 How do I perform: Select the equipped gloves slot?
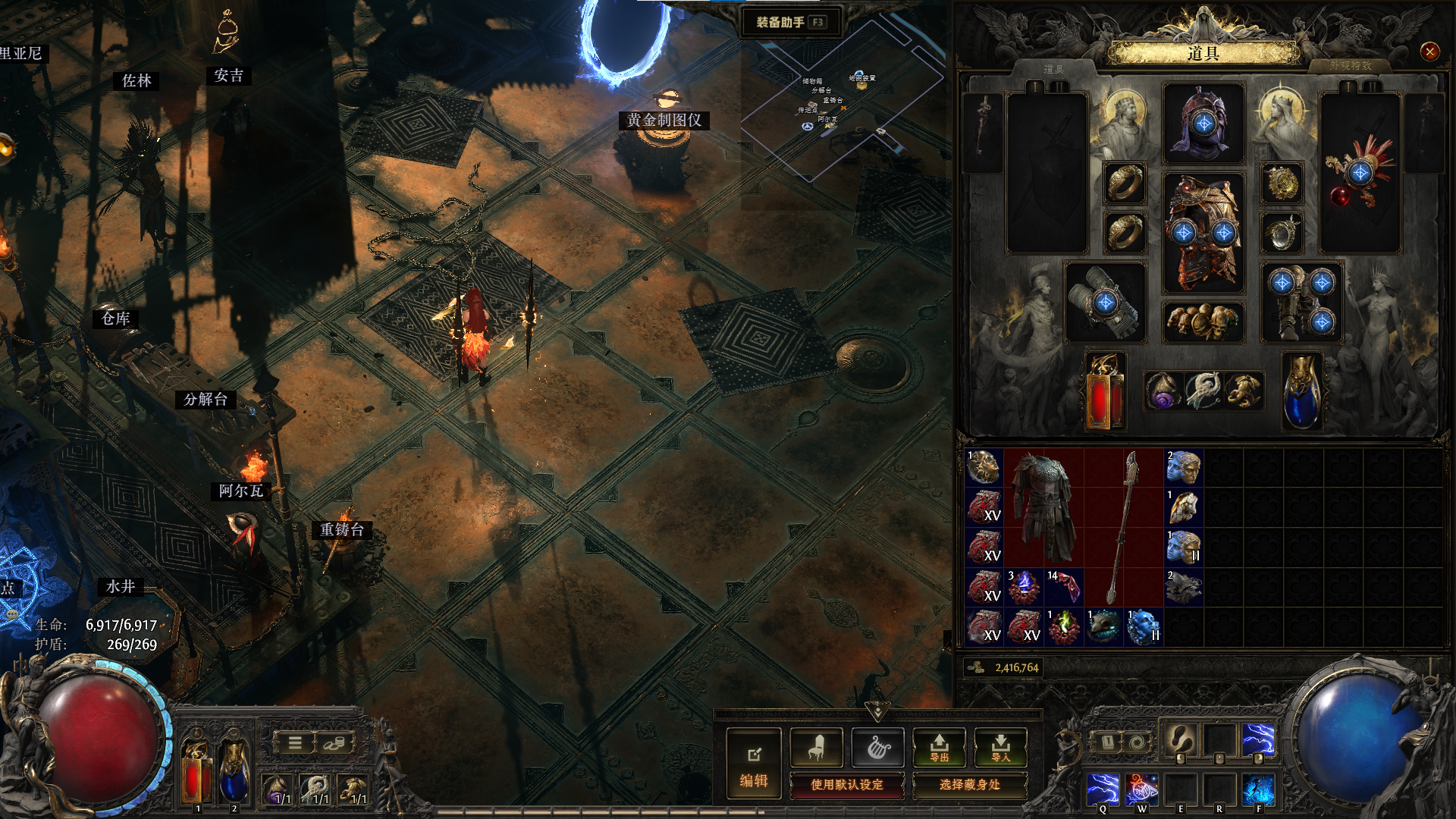pos(1106,303)
